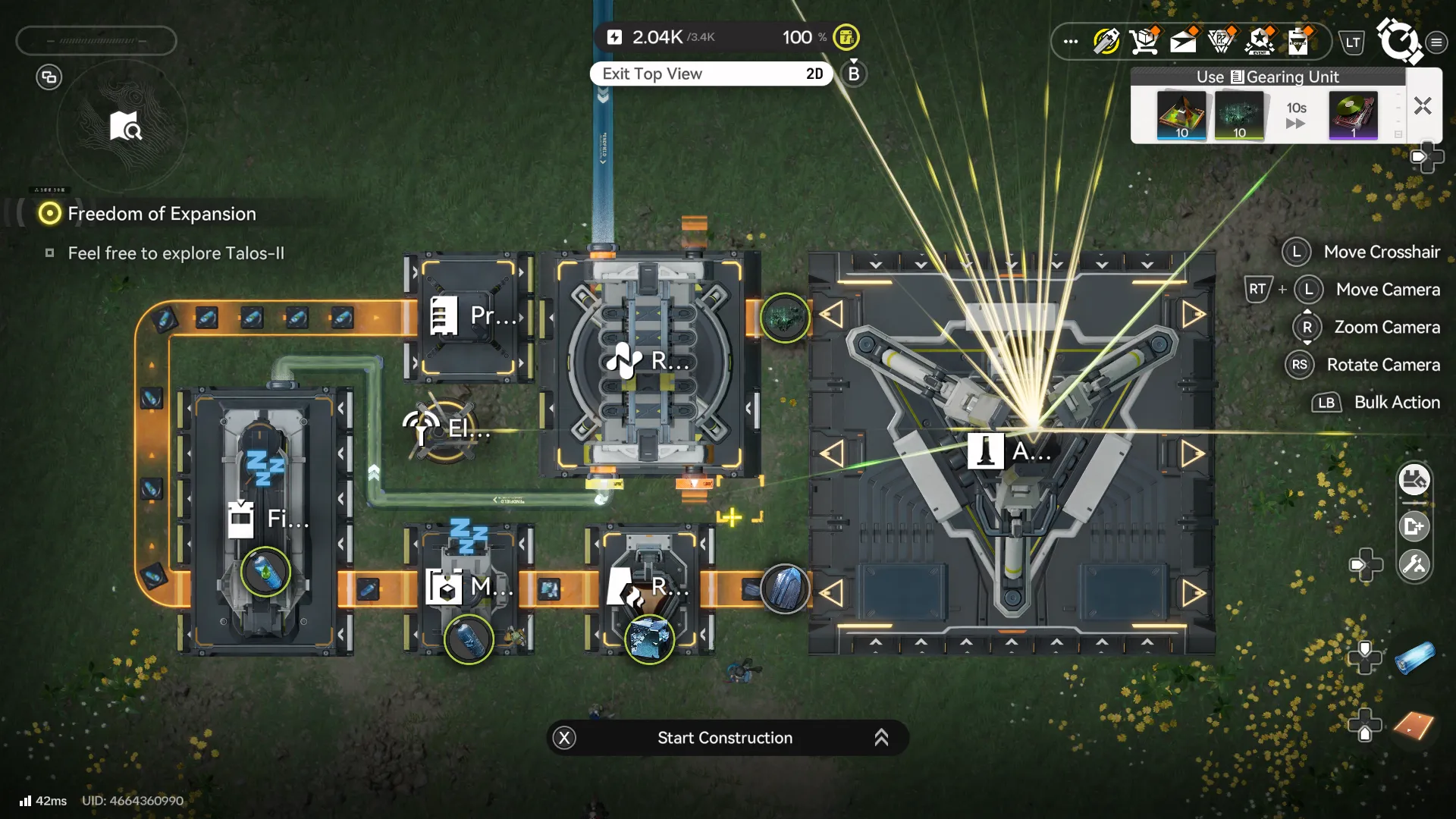
Task: Start Construction from the bottom bar
Action: (x=726, y=738)
